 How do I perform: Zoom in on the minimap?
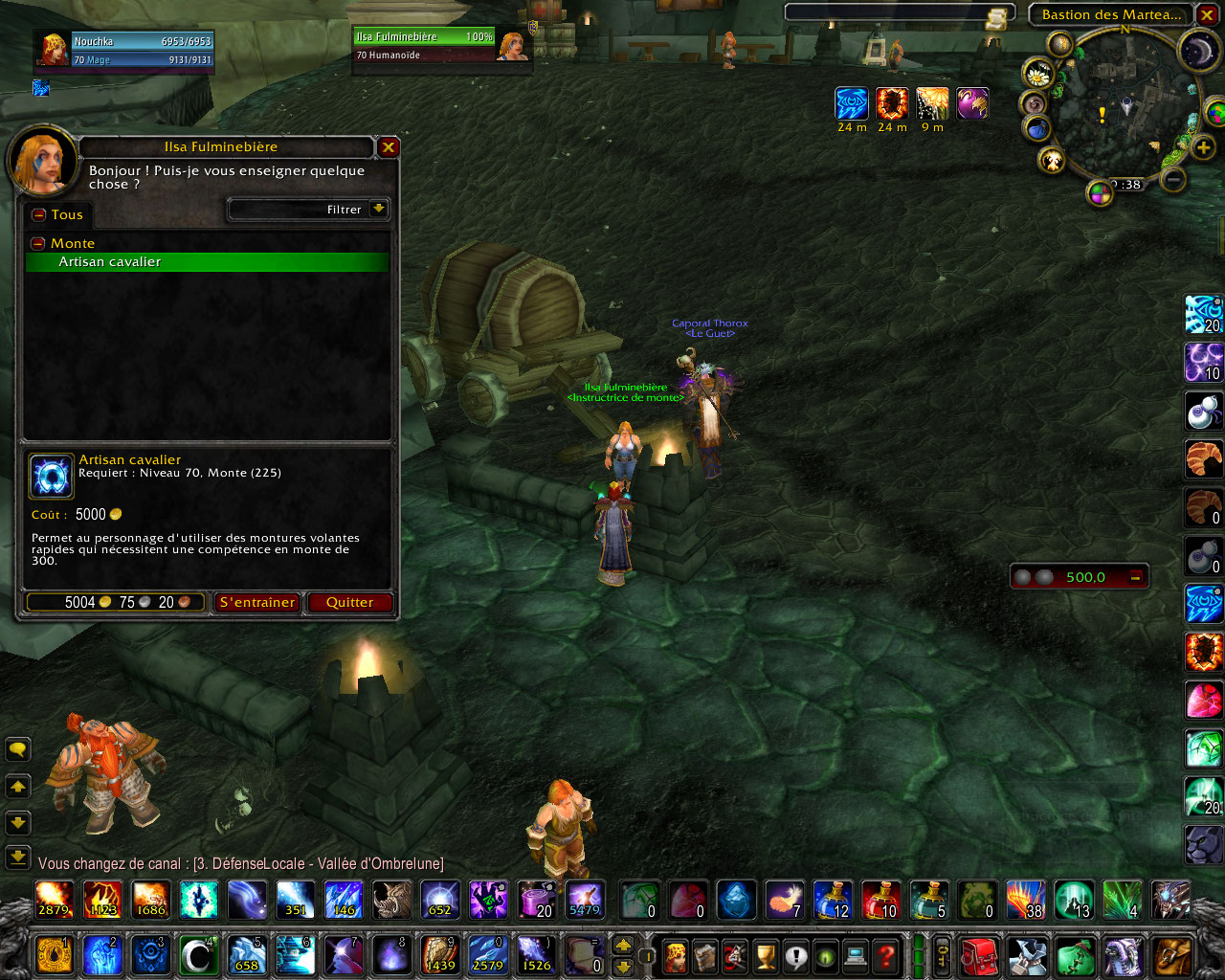click(x=1203, y=147)
